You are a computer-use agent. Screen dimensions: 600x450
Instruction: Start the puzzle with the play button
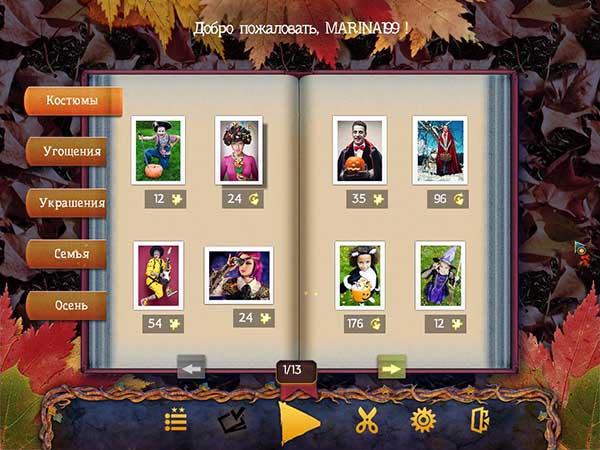[x=299, y=421]
